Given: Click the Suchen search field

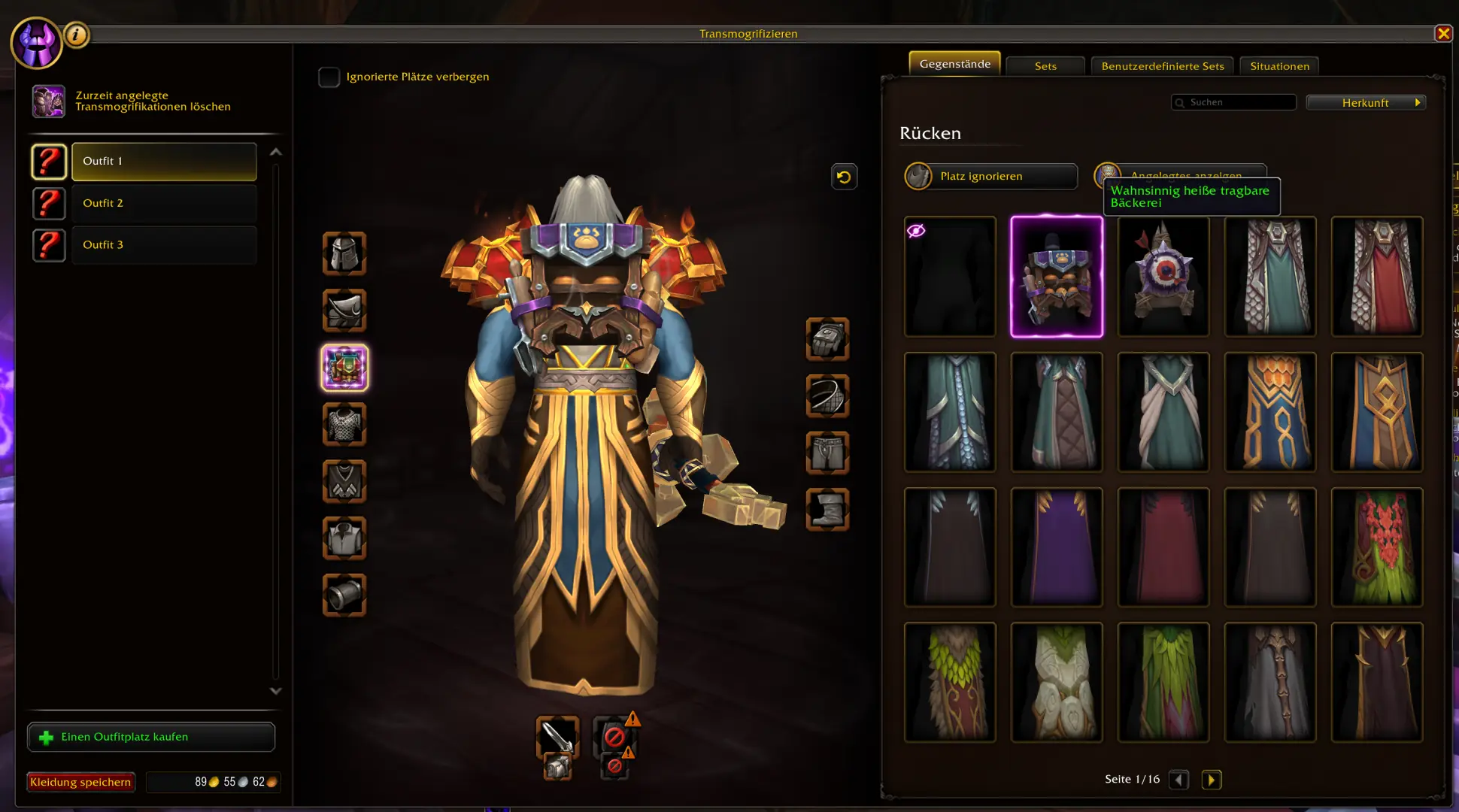Looking at the screenshot, I should pos(1233,101).
